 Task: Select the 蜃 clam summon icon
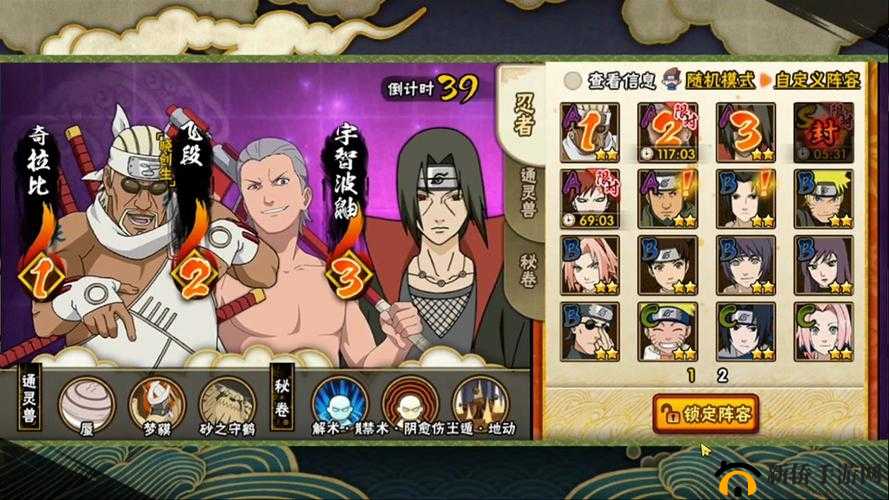tap(87, 402)
